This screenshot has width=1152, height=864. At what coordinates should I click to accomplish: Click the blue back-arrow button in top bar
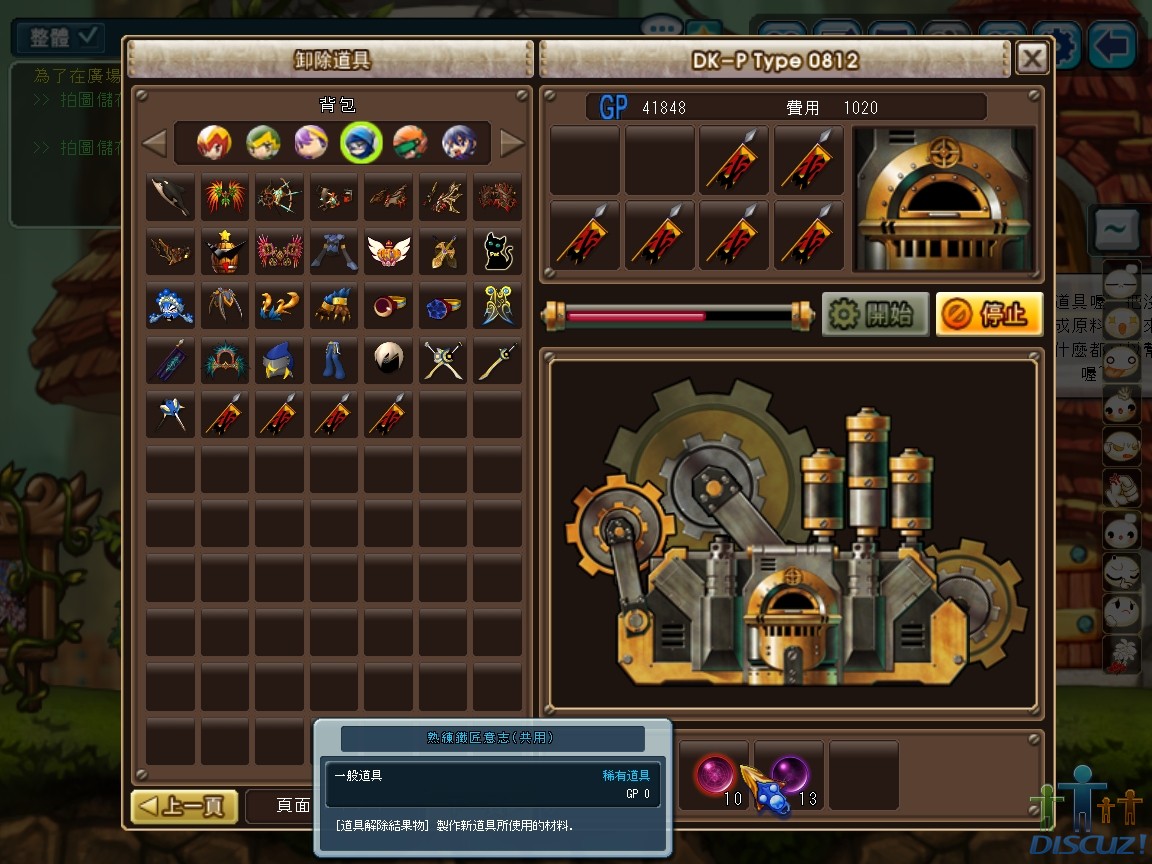tap(1112, 43)
